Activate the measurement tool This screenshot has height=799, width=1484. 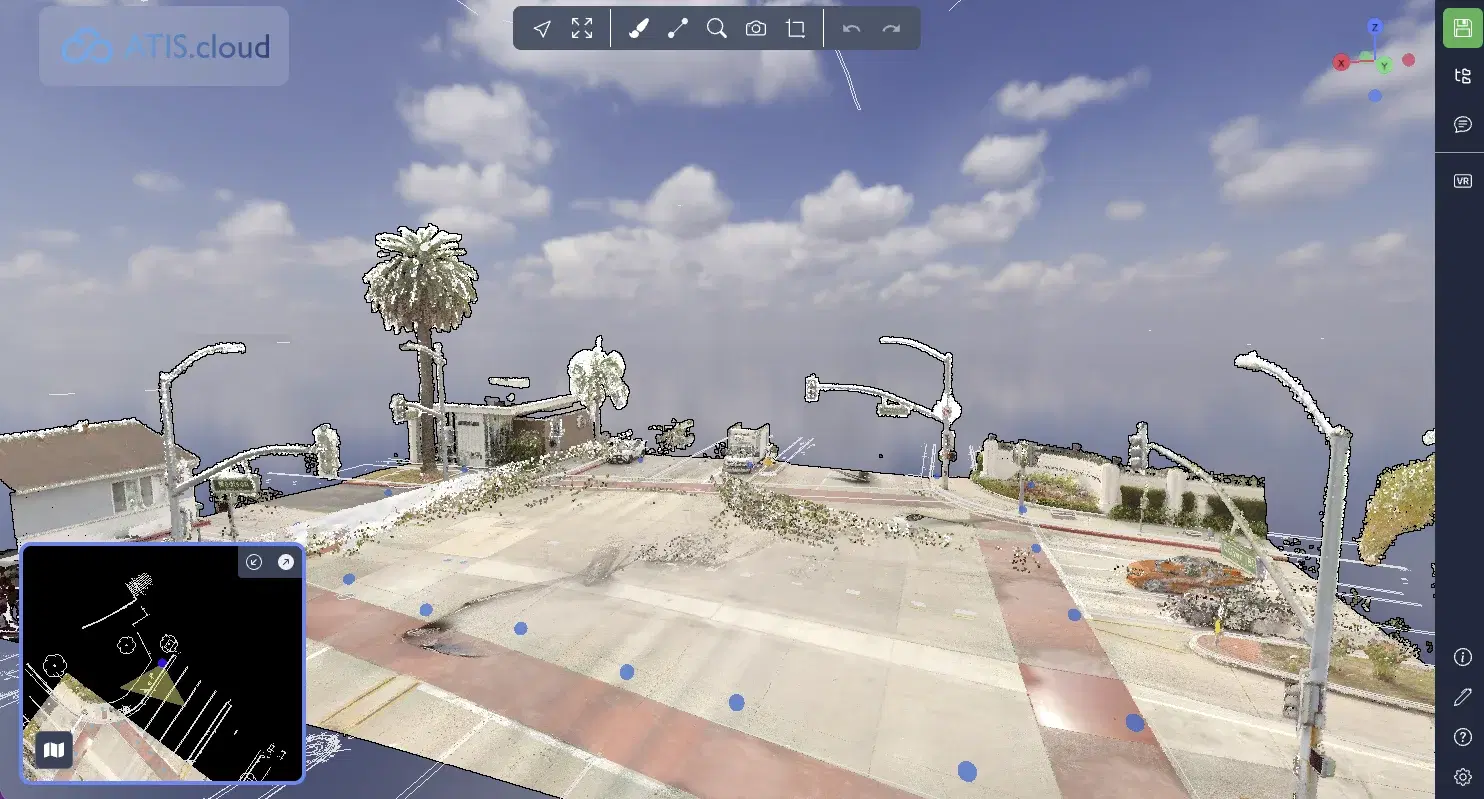[677, 28]
